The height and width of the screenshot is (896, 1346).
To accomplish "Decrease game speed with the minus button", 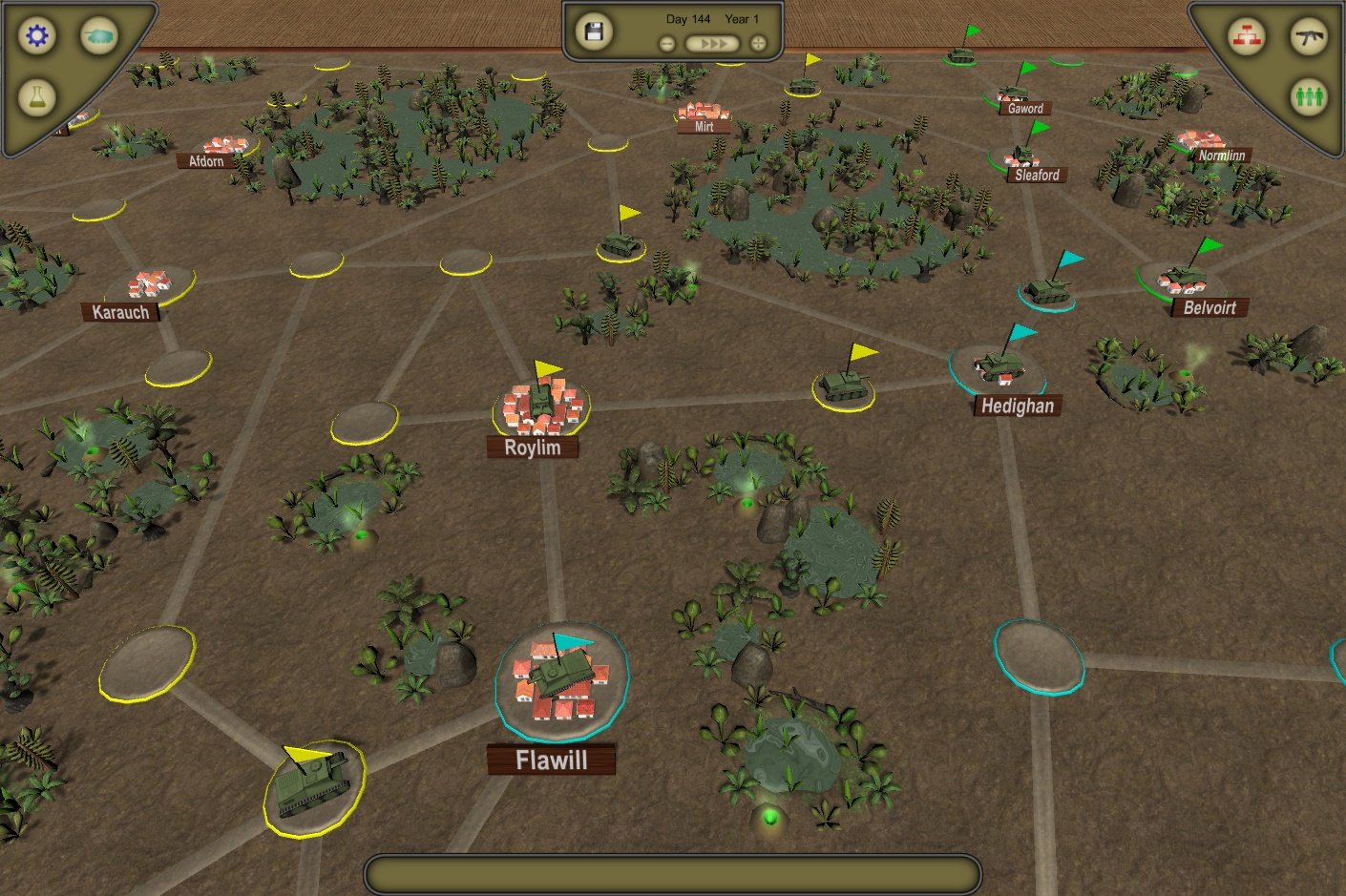I will [x=666, y=42].
